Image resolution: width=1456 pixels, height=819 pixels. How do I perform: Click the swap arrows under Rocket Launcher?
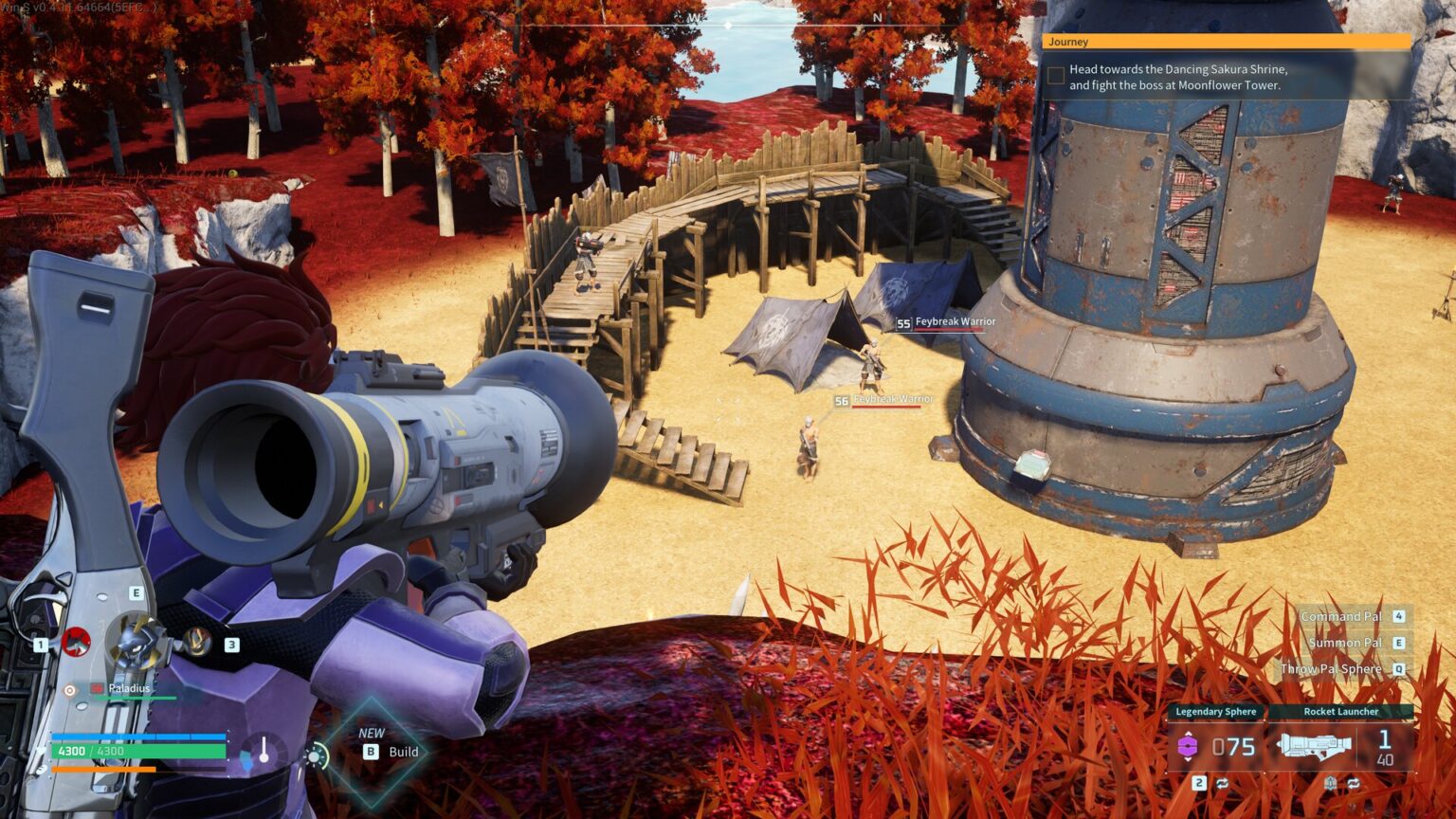(x=1354, y=783)
